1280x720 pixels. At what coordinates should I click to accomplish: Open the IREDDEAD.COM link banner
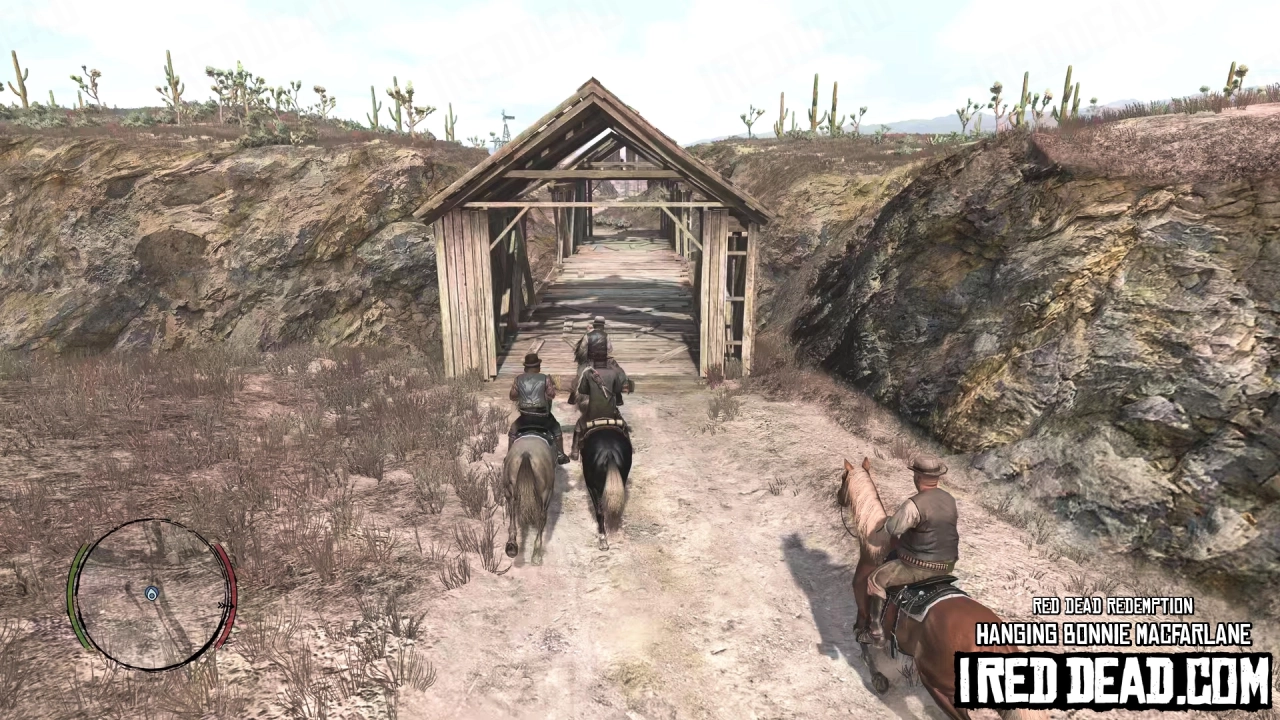pyautogui.click(x=1113, y=673)
